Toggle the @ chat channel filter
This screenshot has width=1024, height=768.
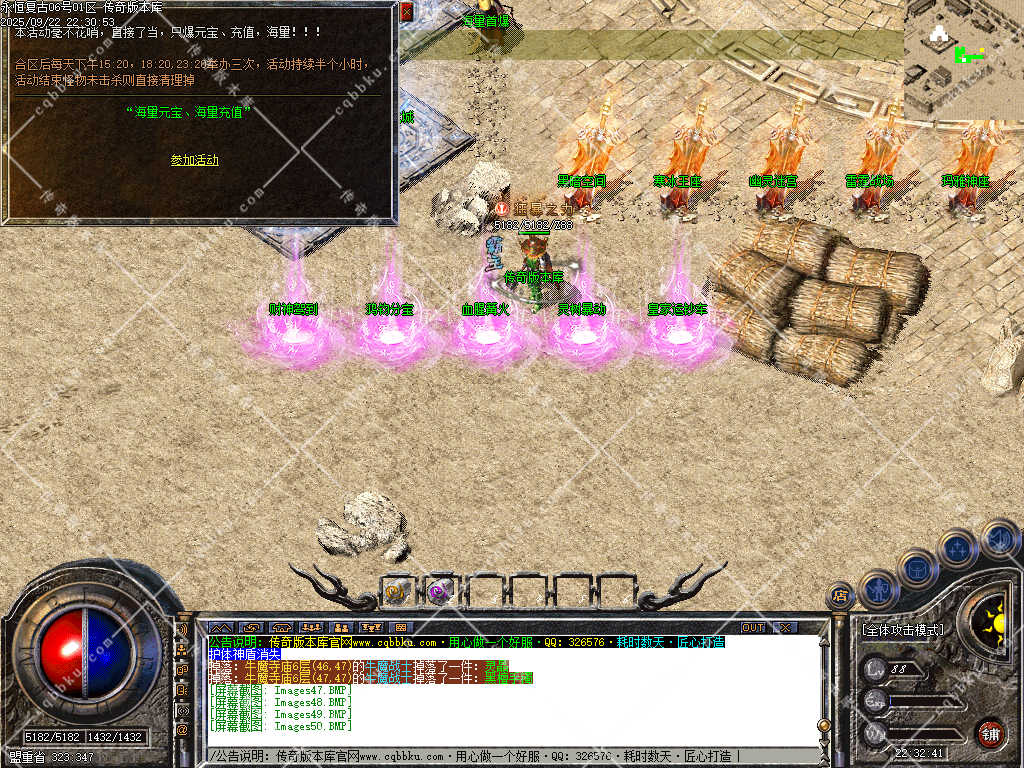coord(182,729)
